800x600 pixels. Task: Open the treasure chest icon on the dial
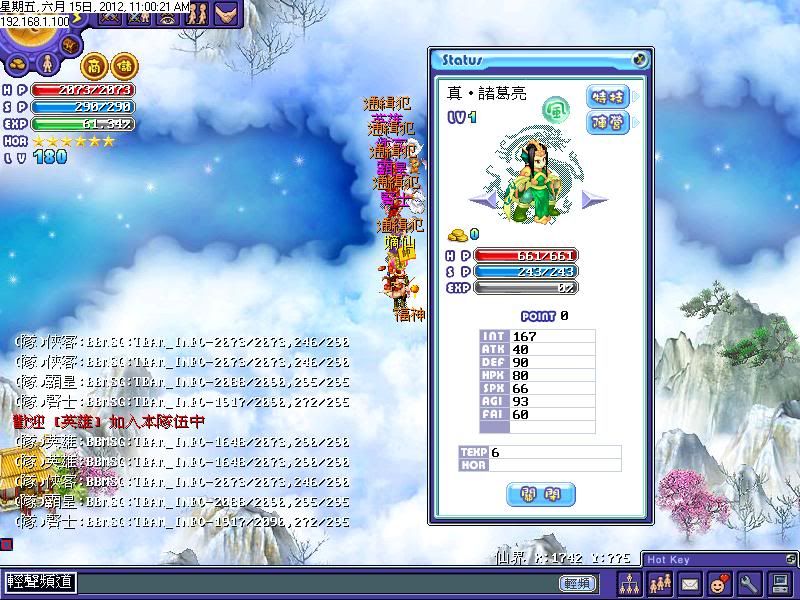(x=72, y=46)
